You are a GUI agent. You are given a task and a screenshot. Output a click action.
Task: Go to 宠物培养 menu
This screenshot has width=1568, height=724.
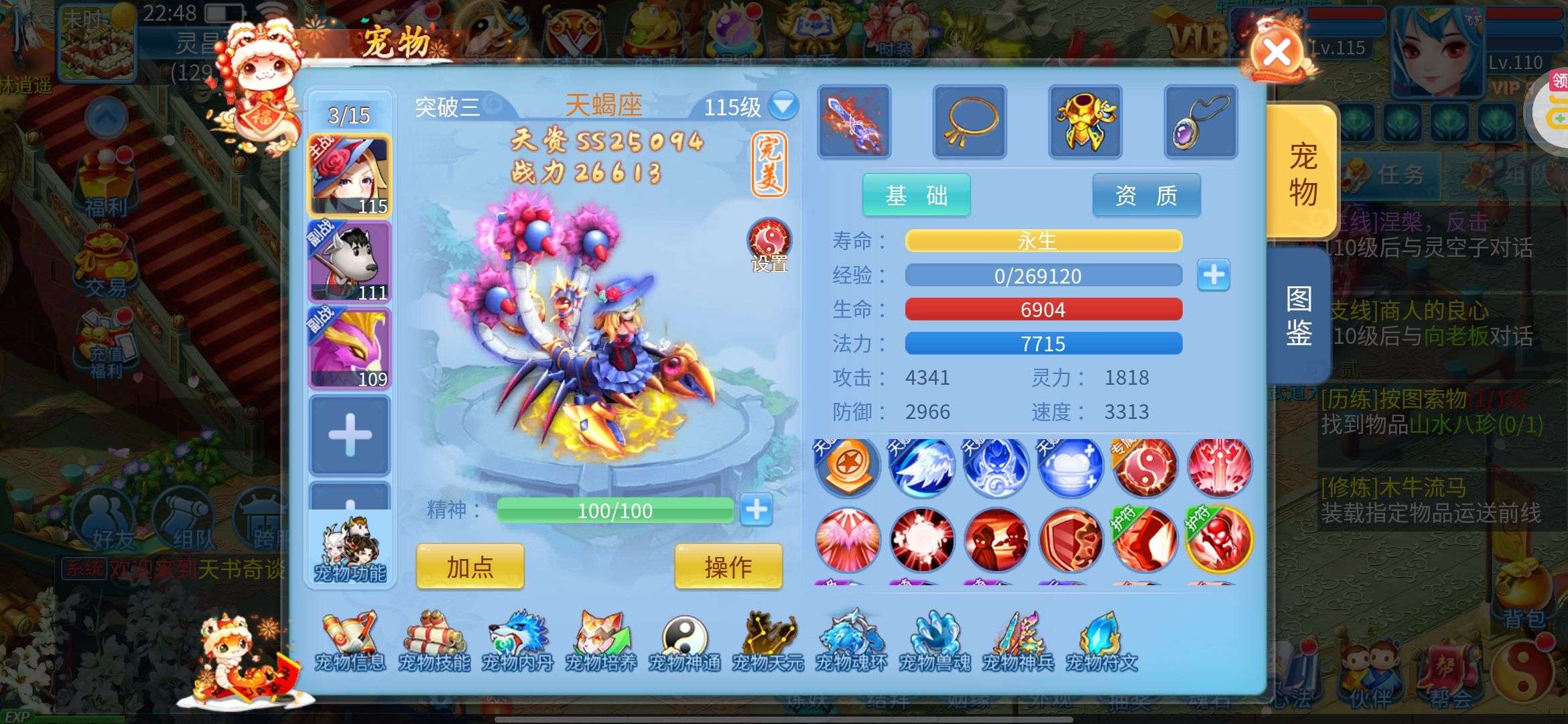point(601,642)
